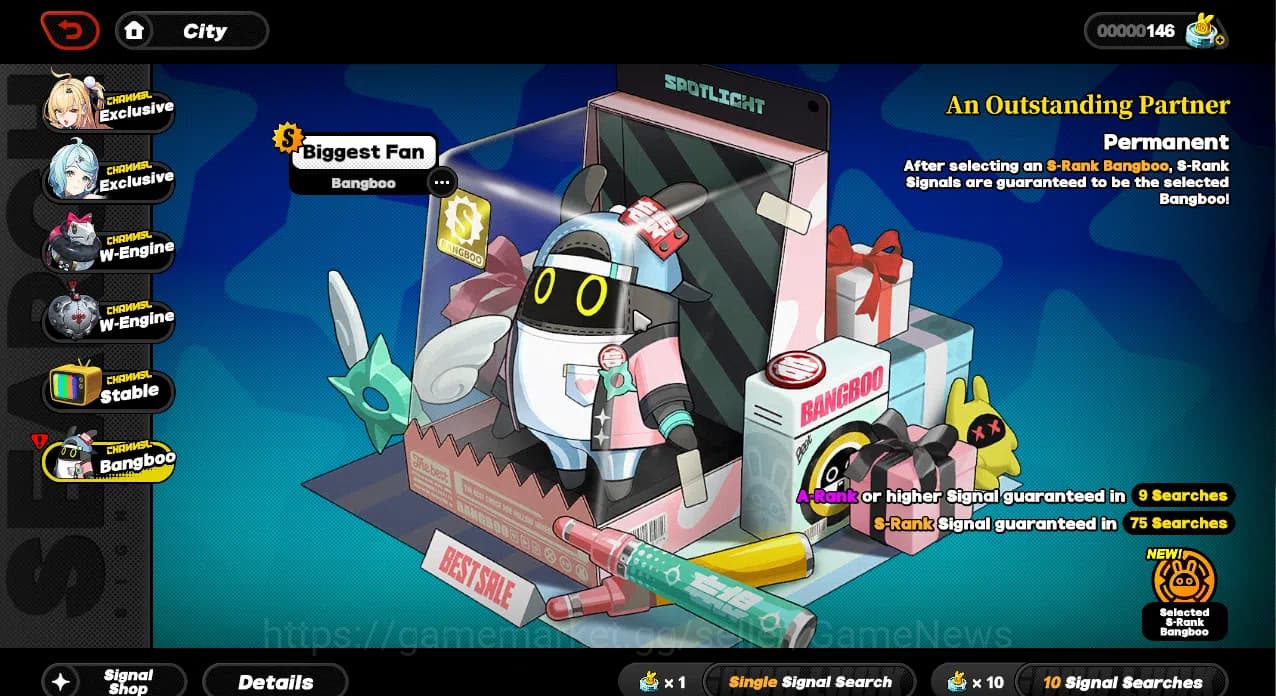
Task: Open the Signal Shop
Action: tap(114, 681)
